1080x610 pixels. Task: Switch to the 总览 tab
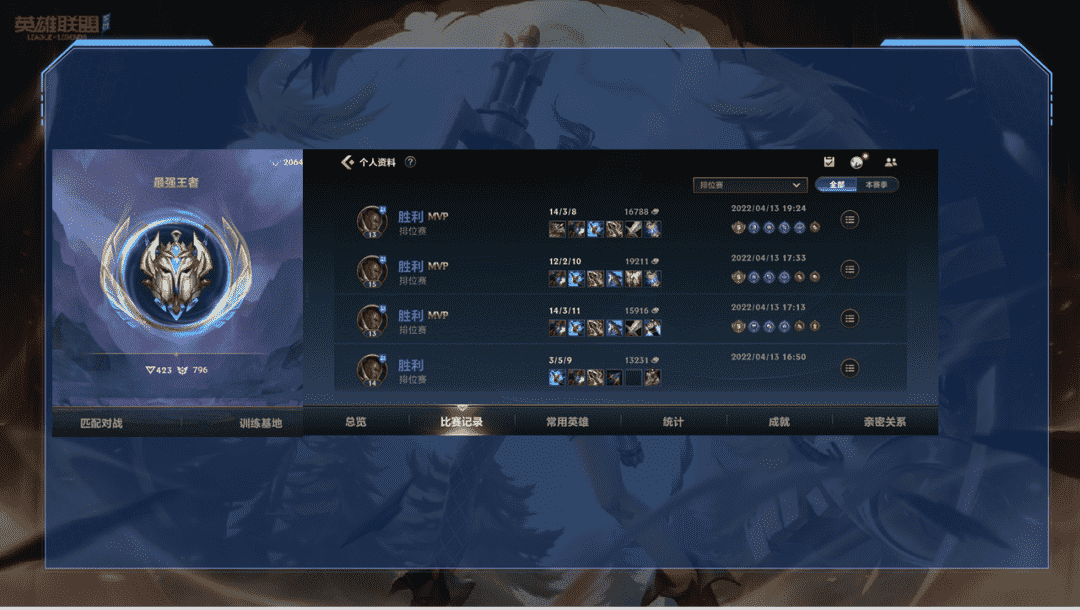[x=355, y=422]
